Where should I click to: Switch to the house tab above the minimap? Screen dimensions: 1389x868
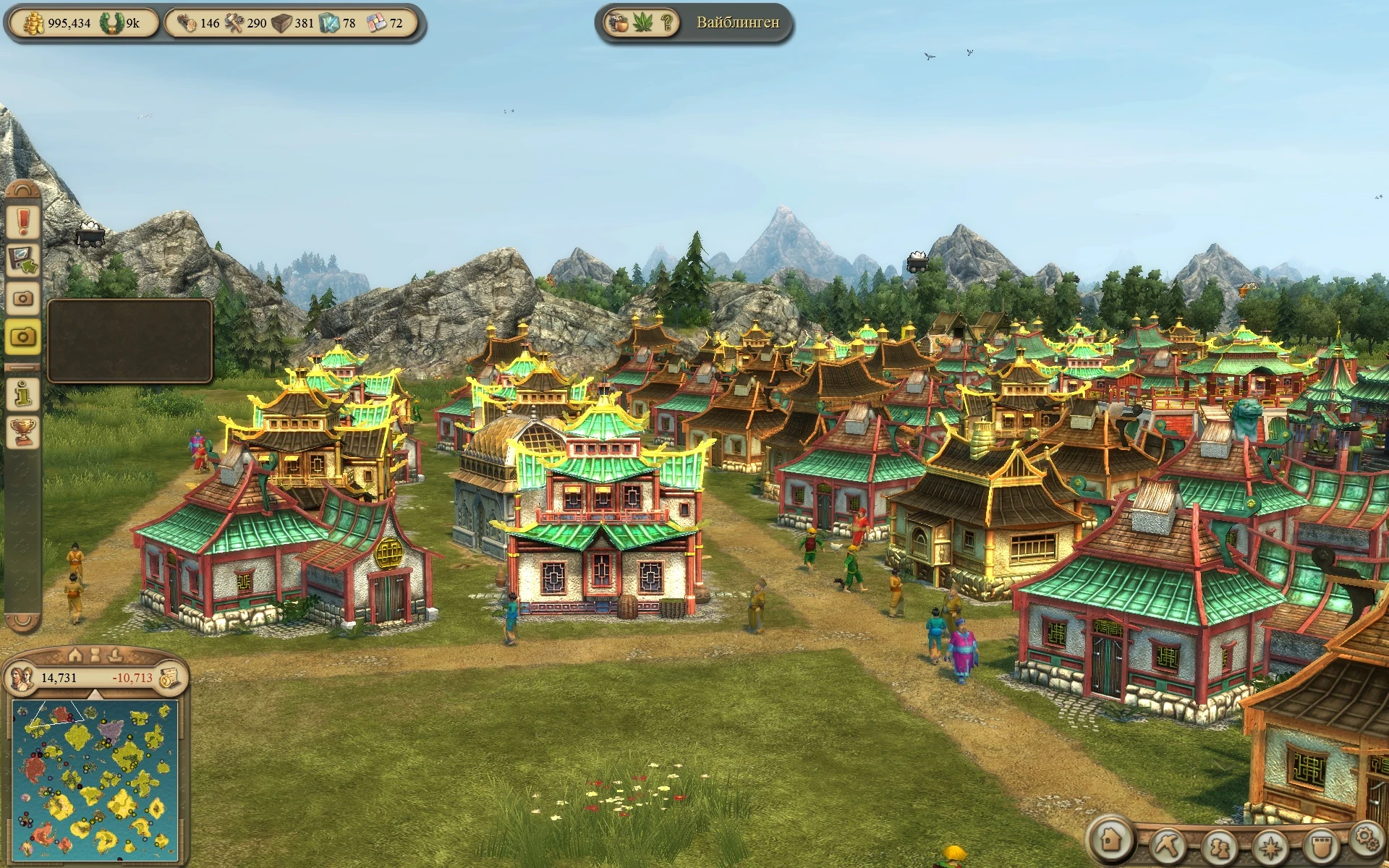coord(75,655)
